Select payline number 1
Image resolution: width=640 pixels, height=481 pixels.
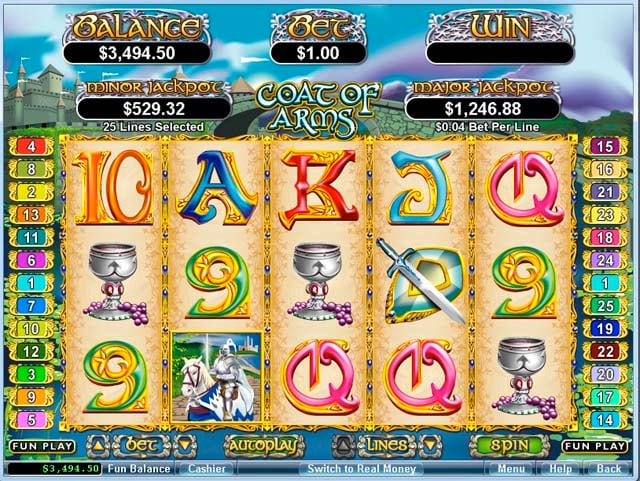pyautogui.click(x=30, y=283)
